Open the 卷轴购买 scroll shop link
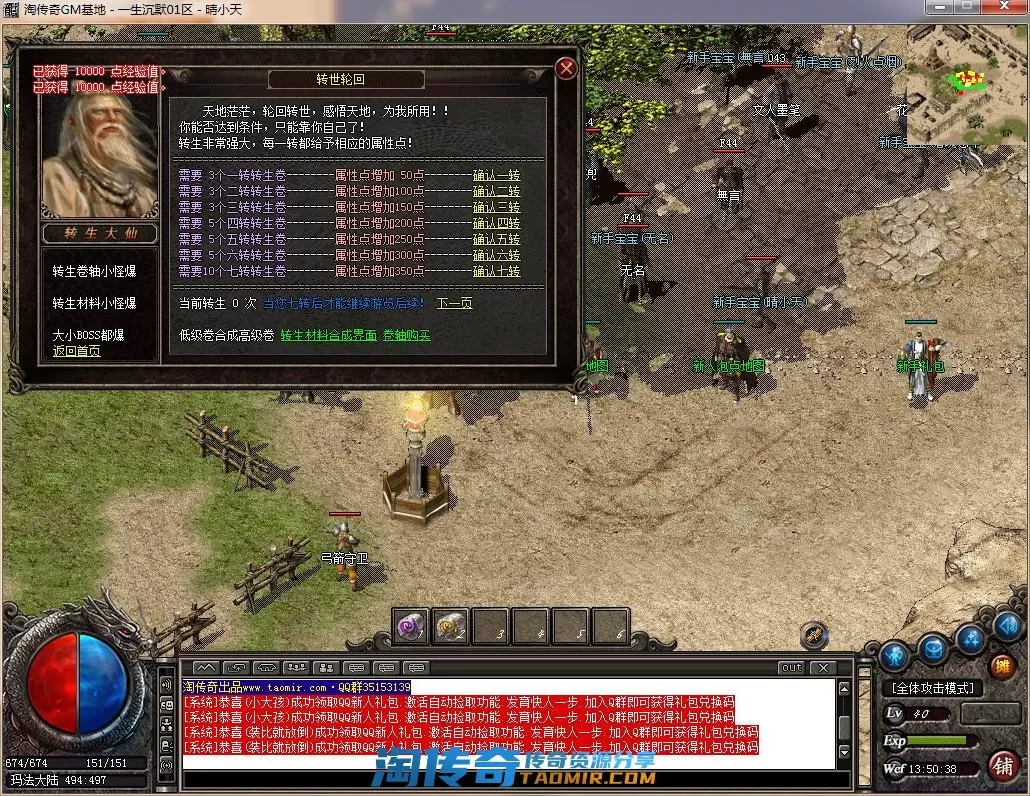1030x796 pixels. (406, 335)
